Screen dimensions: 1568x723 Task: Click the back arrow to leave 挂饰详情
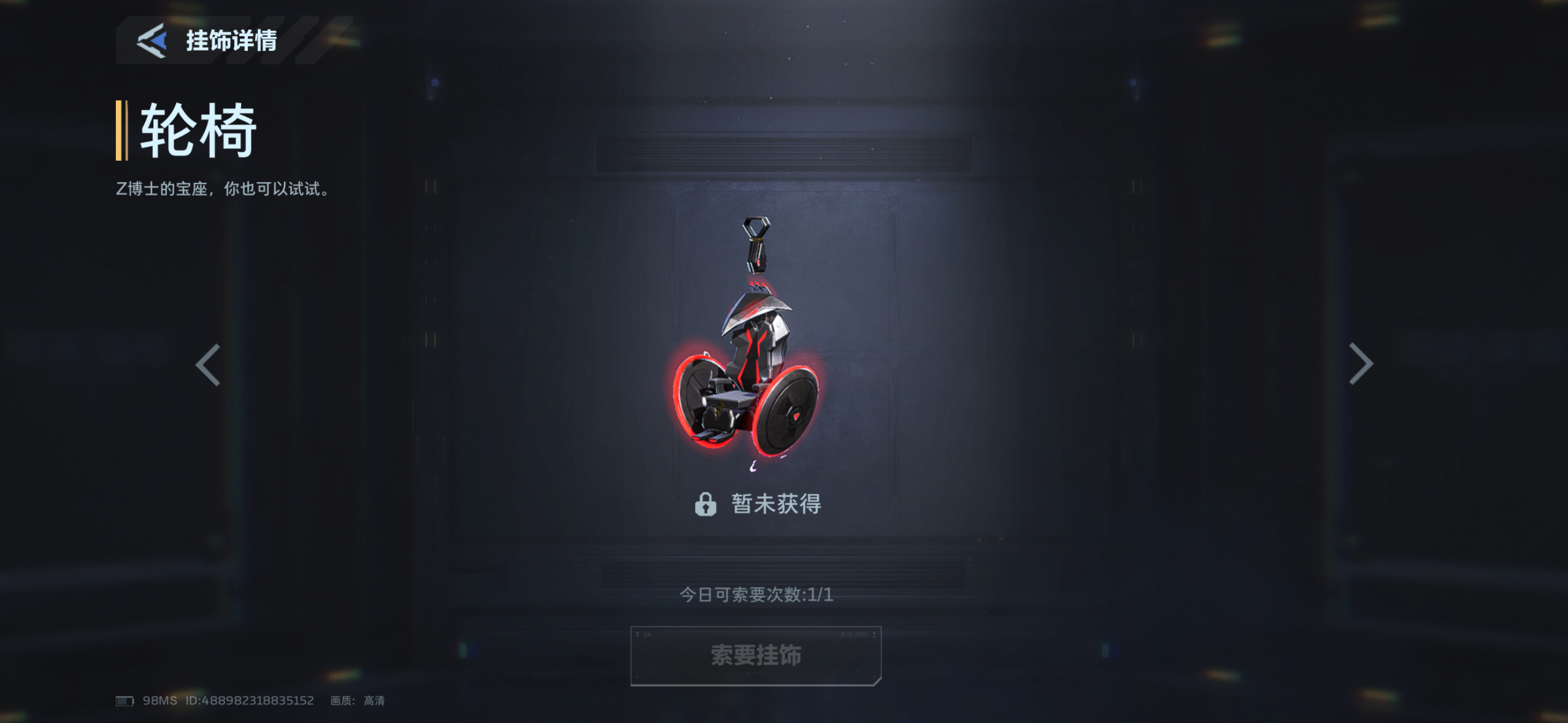[153, 41]
